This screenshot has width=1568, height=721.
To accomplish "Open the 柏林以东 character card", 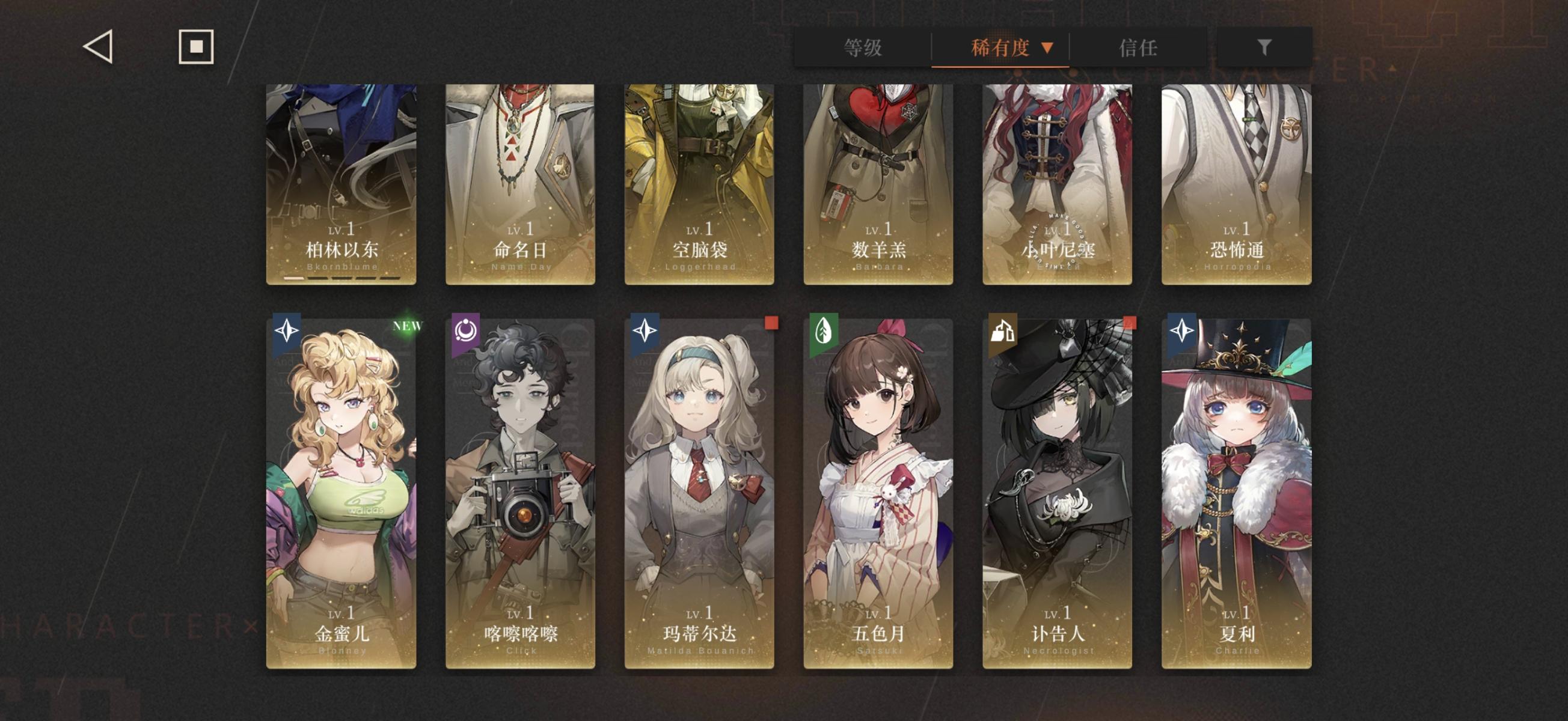I will pyautogui.click(x=342, y=183).
